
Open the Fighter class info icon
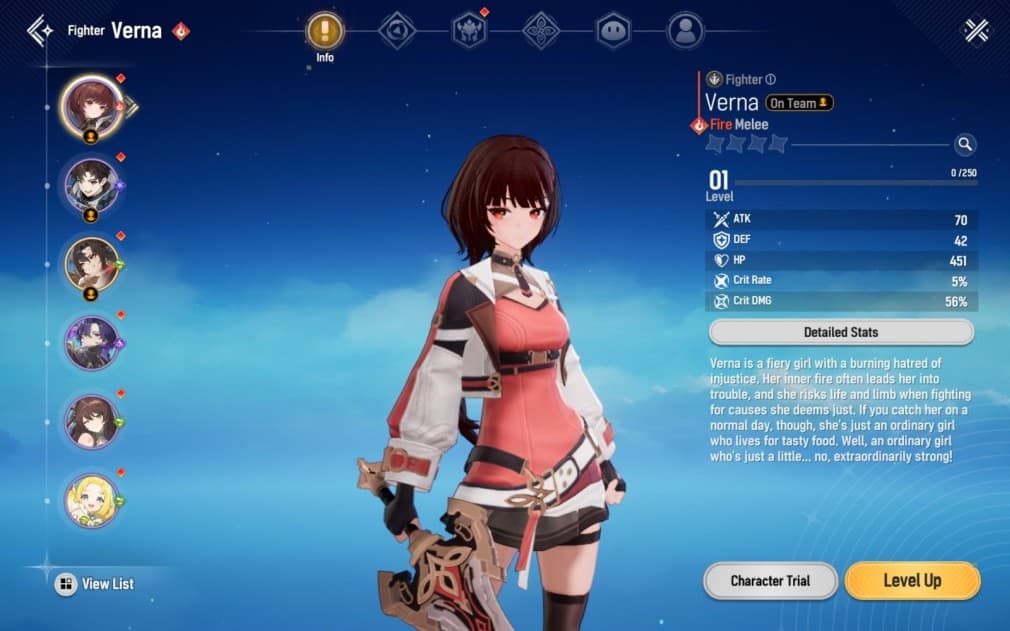tap(771, 79)
